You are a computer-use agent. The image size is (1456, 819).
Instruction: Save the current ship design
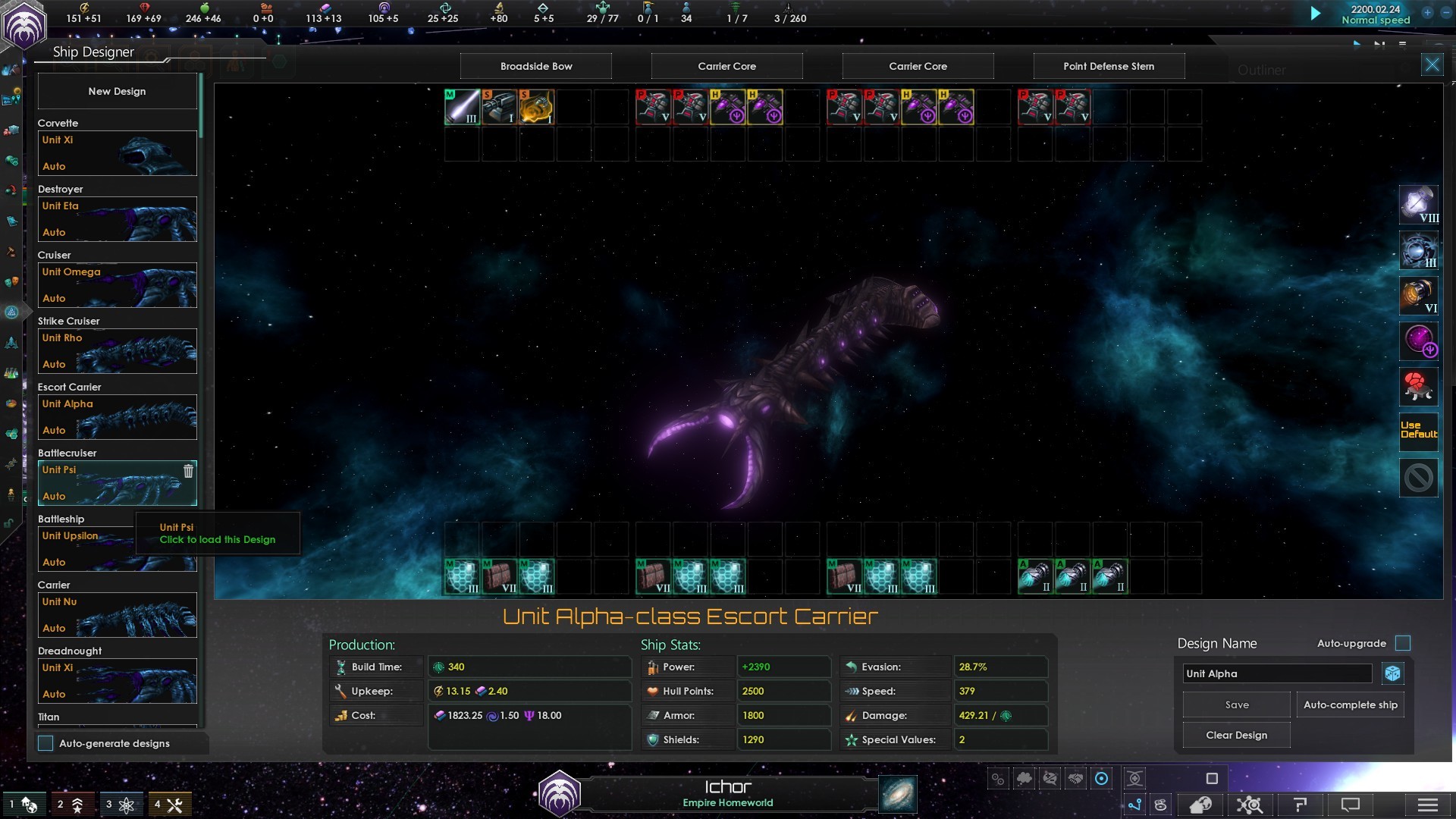[1236, 704]
